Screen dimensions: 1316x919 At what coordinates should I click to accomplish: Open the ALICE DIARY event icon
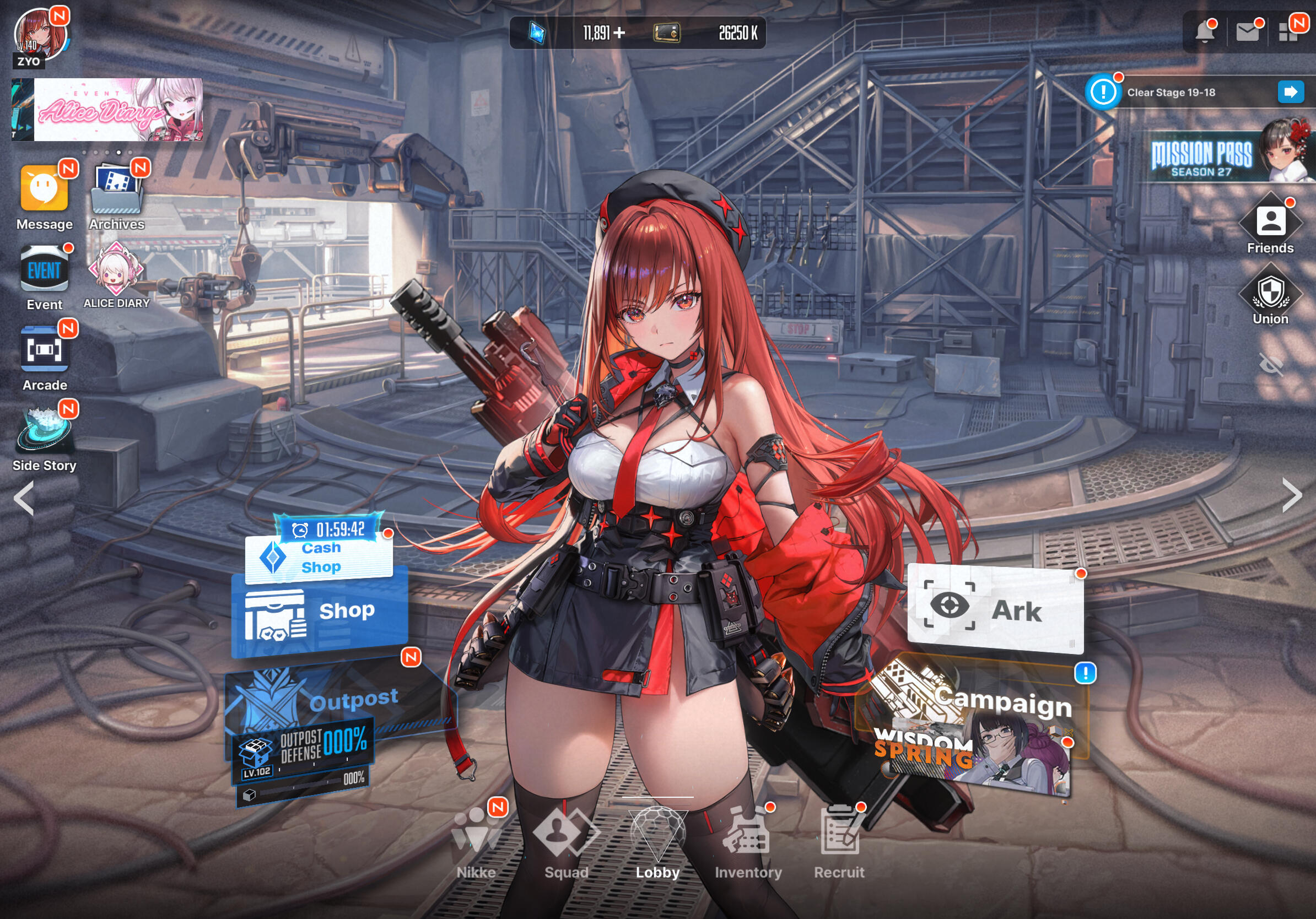pyautogui.click(x=116, y=269)
